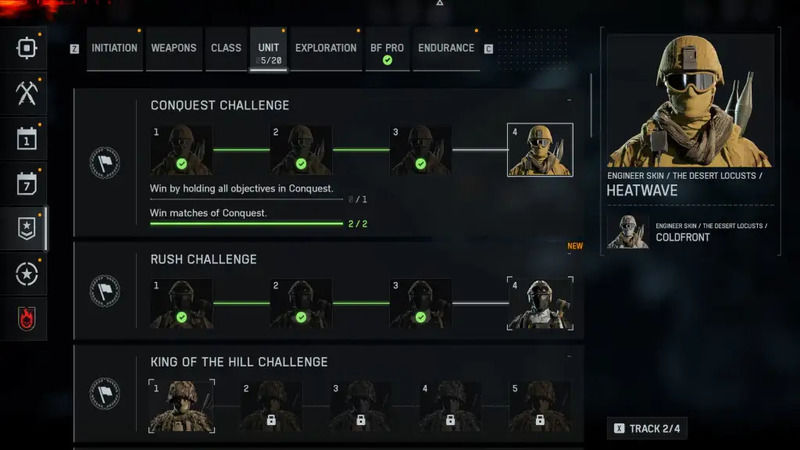
Task: Click the crosshair icon in the sidebar
Action: 26,47
